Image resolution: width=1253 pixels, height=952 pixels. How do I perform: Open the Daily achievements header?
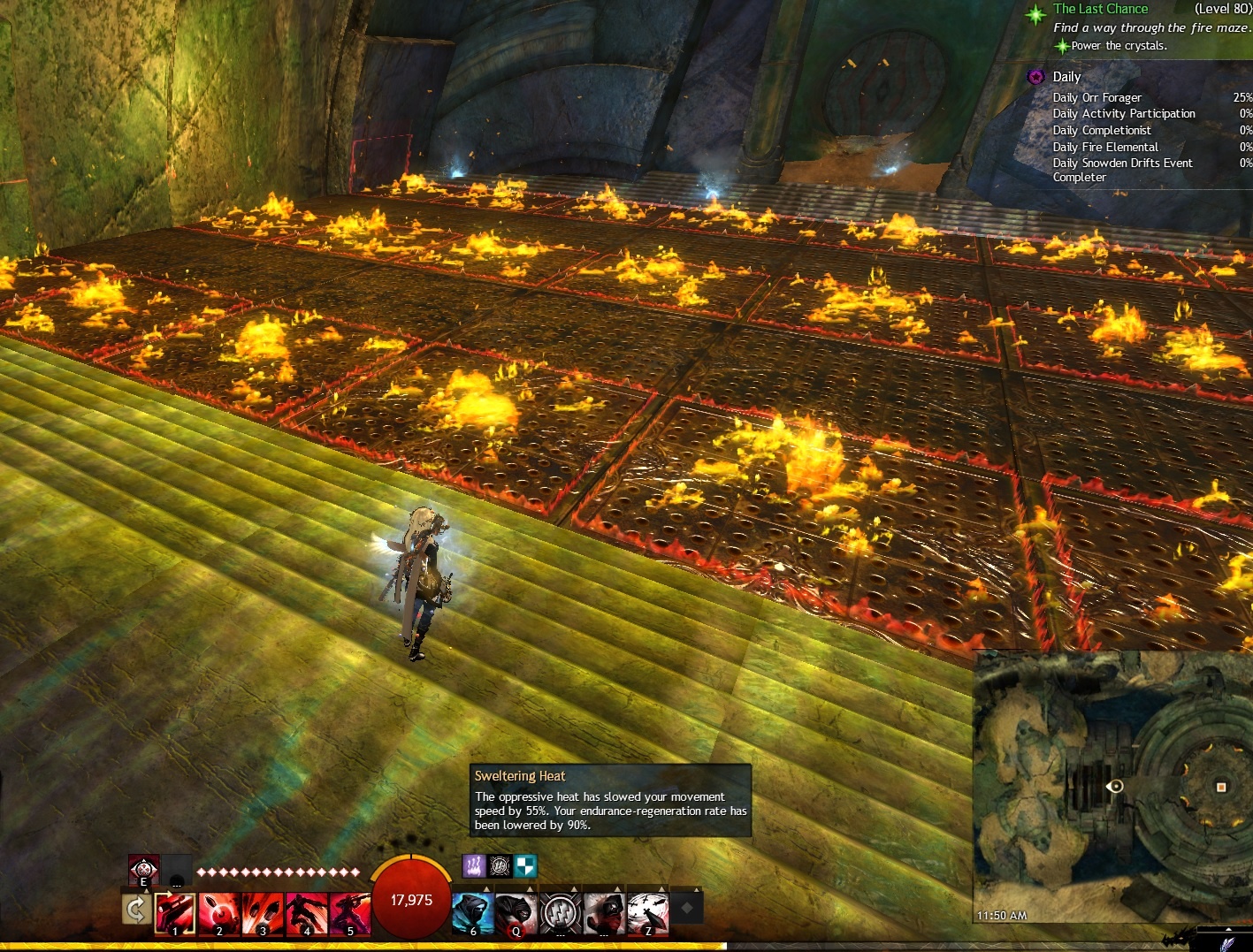click(1066, 77)
